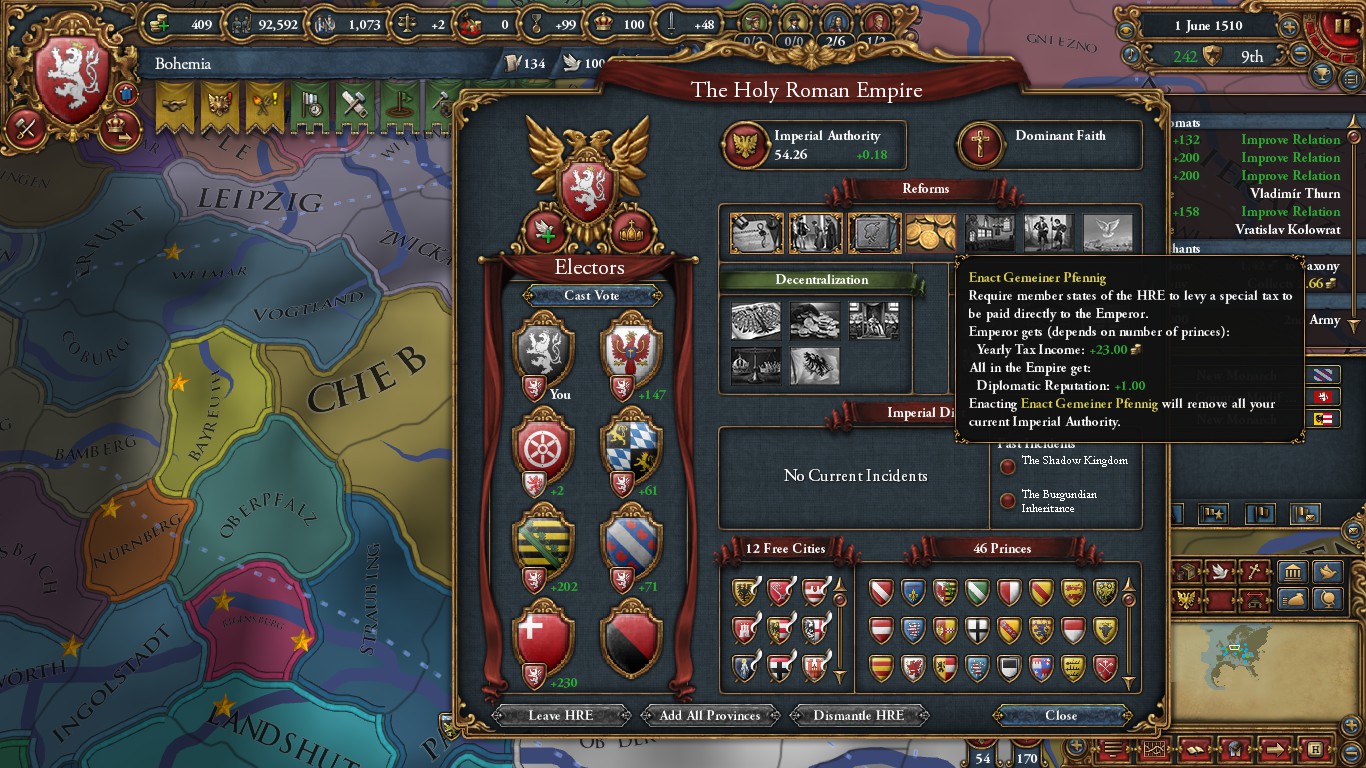Open Bohemia's coat of arms shield
The height and width of the screenshot is (768, 1366).
tap(72, 82)
